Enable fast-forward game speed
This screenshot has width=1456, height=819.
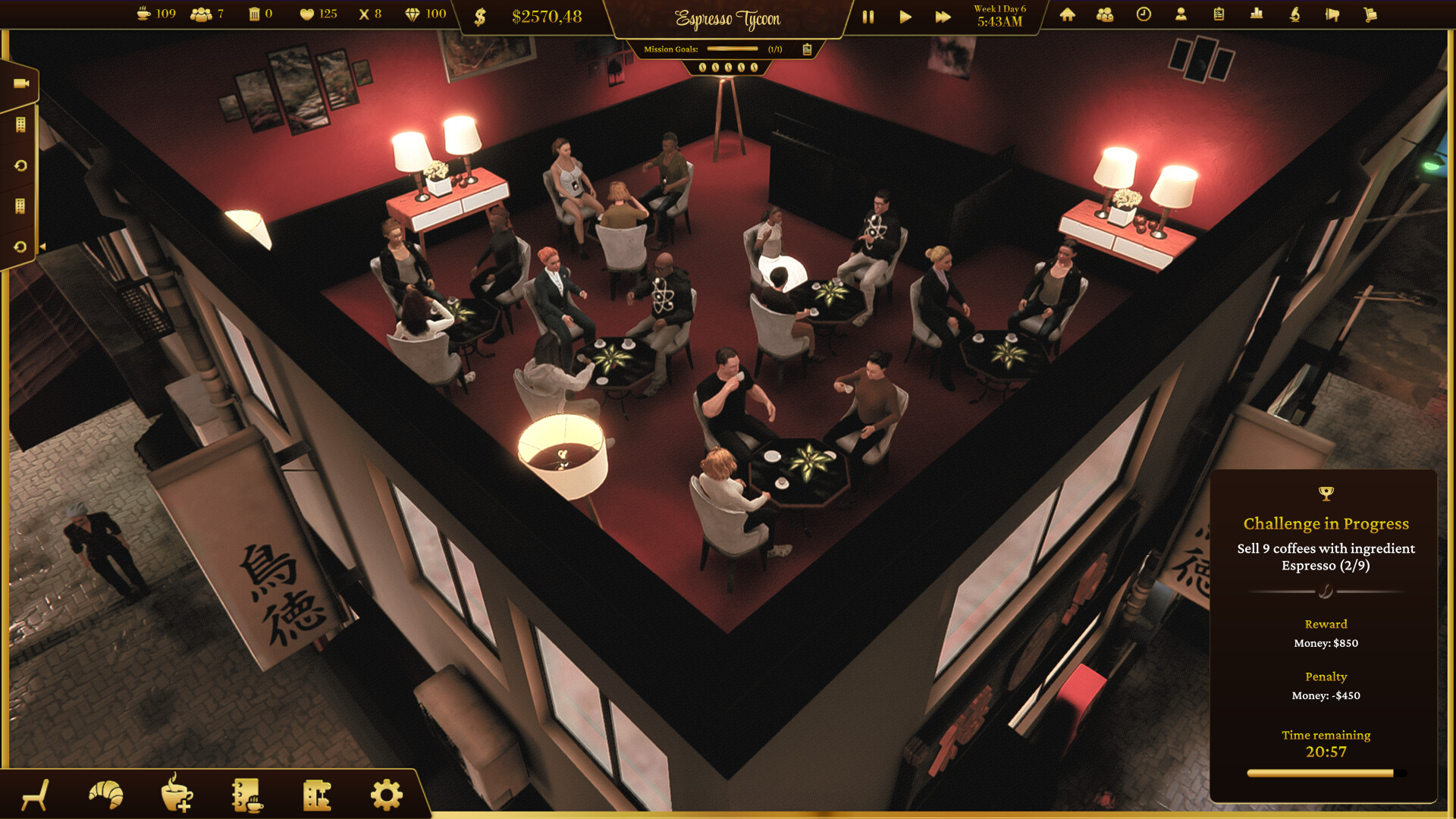click(x=942, y=16)
